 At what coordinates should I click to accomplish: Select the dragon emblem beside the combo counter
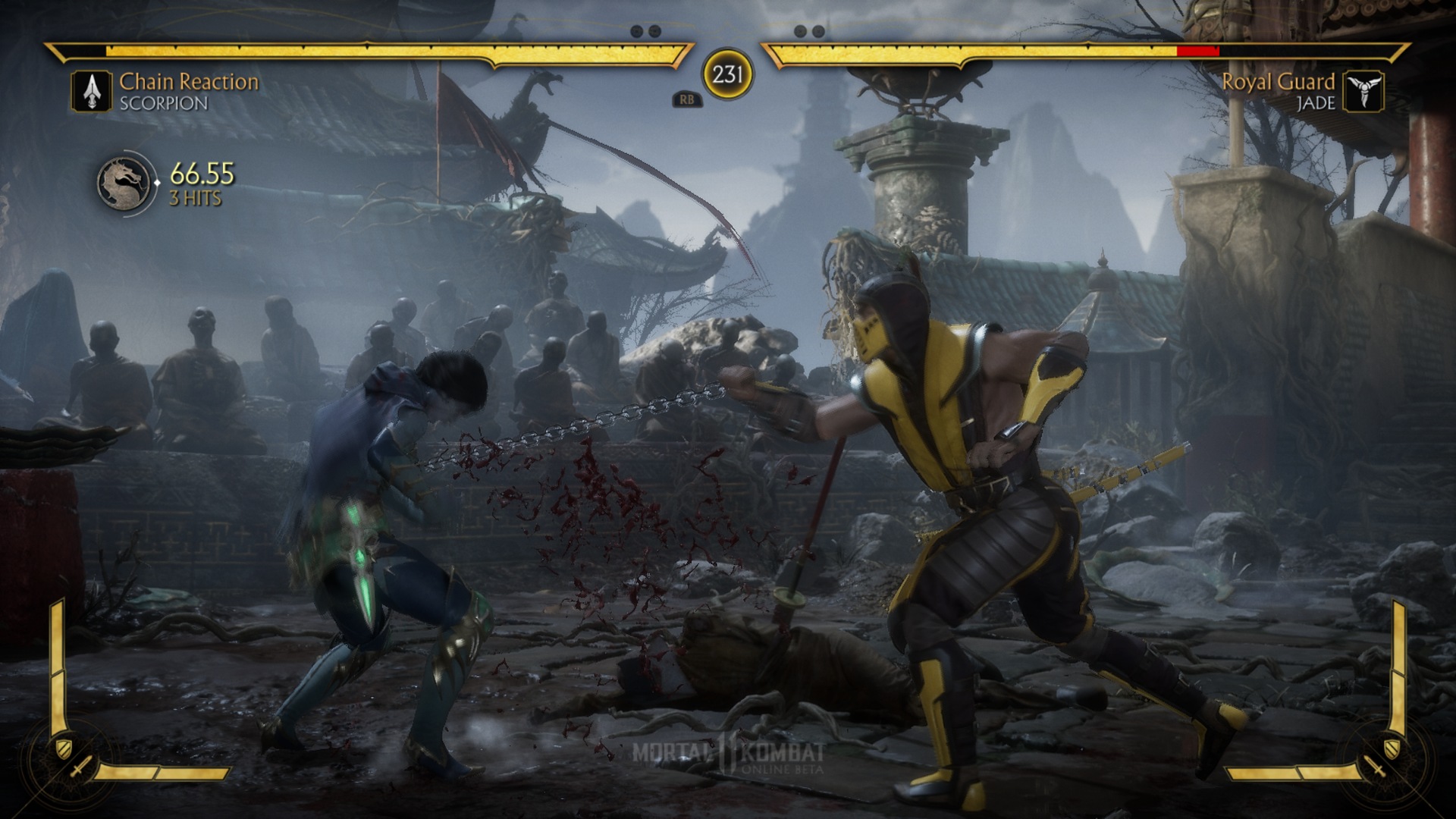pos(122,184)
